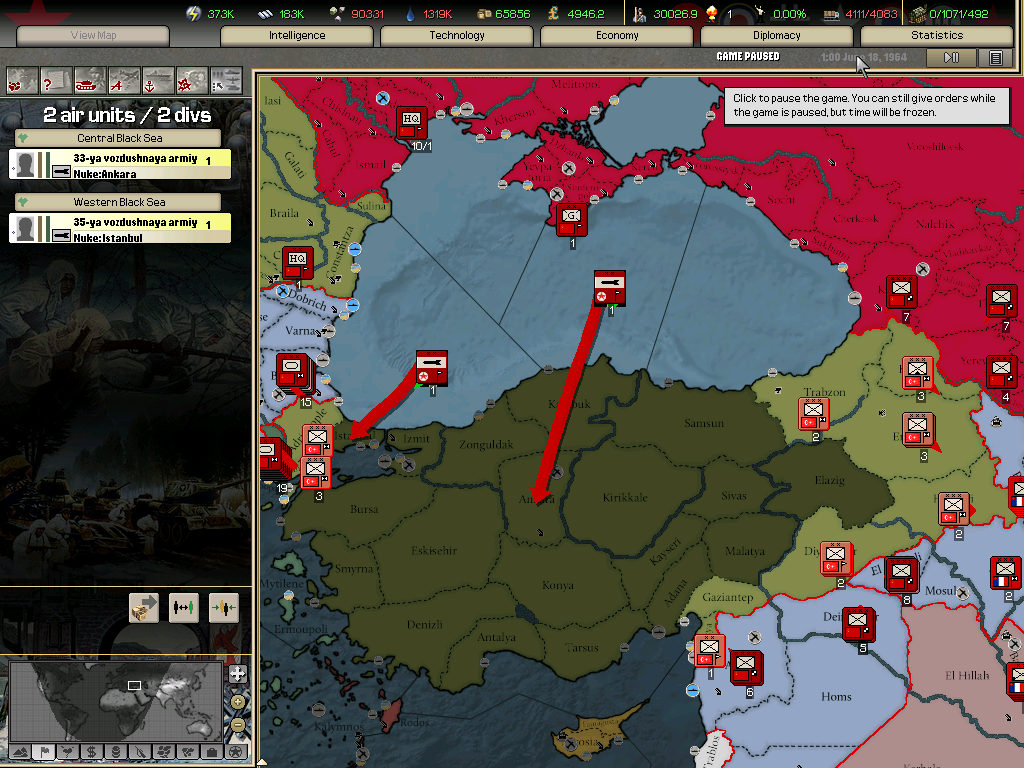The height and width of the screenshot is (768, 1024).
Task: Open the game menu list button
Action: click(x=995, y=58)
